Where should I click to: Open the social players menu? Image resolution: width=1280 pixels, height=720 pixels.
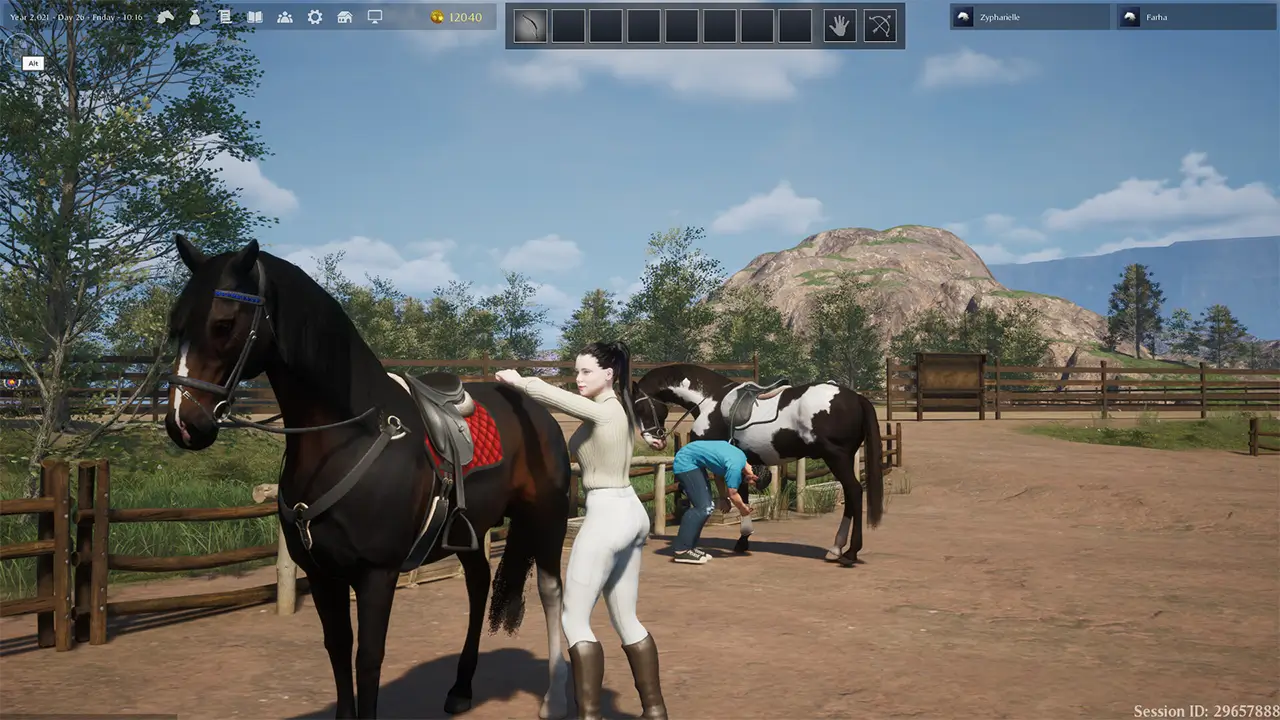(x=285, y=17)
